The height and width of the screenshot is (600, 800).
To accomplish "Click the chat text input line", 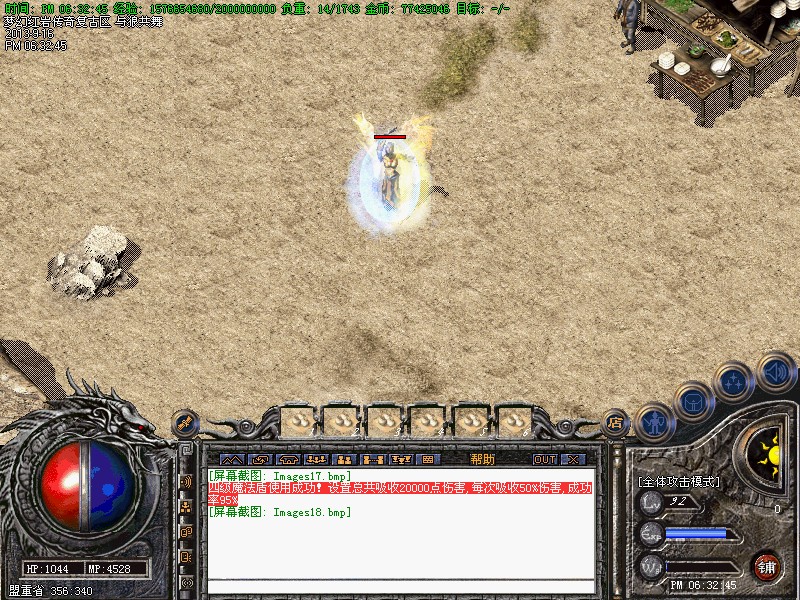I will tap(400, 586).
